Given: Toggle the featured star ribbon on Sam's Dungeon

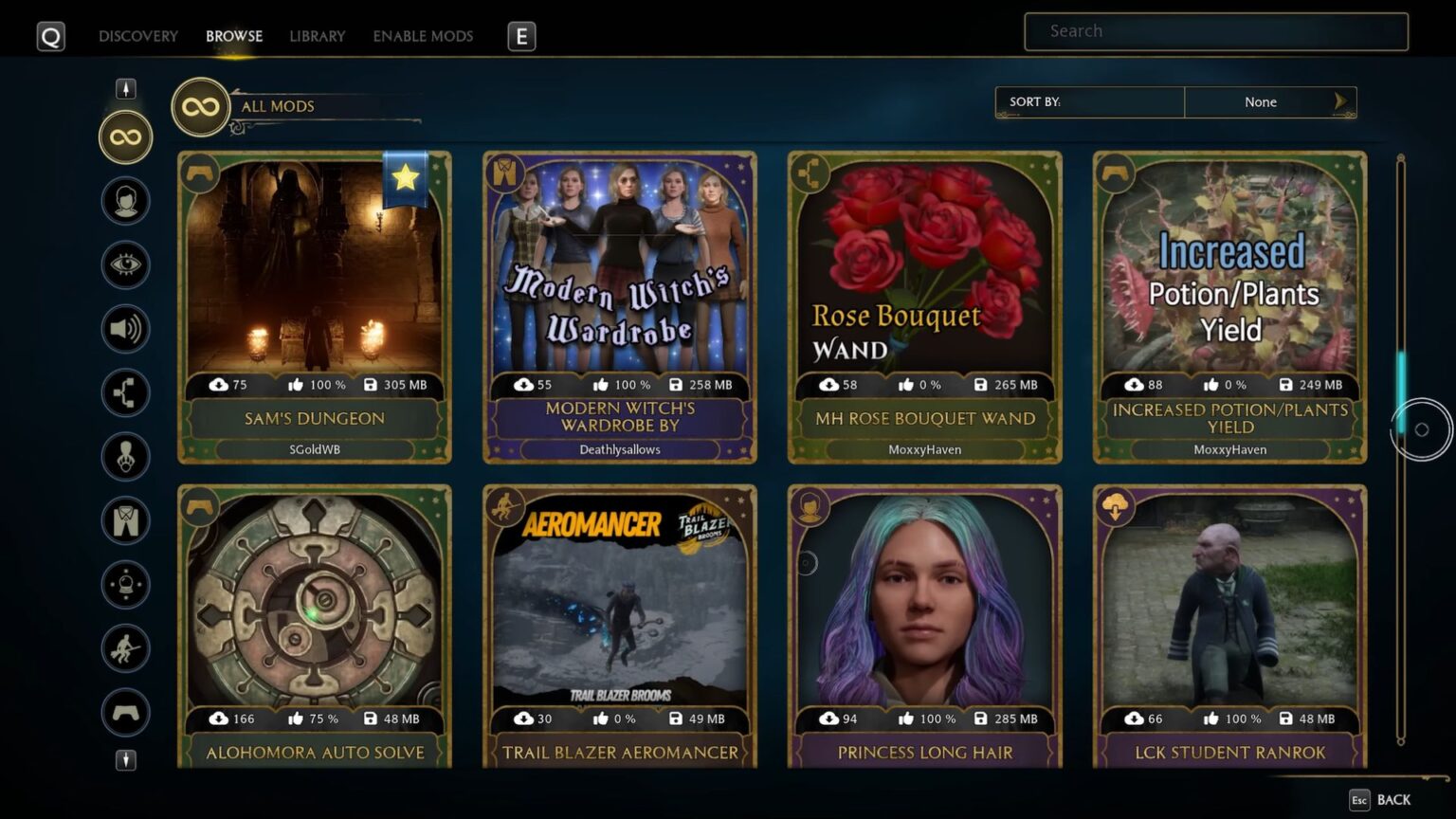Looking at the screenshot, I should (406, 178).
